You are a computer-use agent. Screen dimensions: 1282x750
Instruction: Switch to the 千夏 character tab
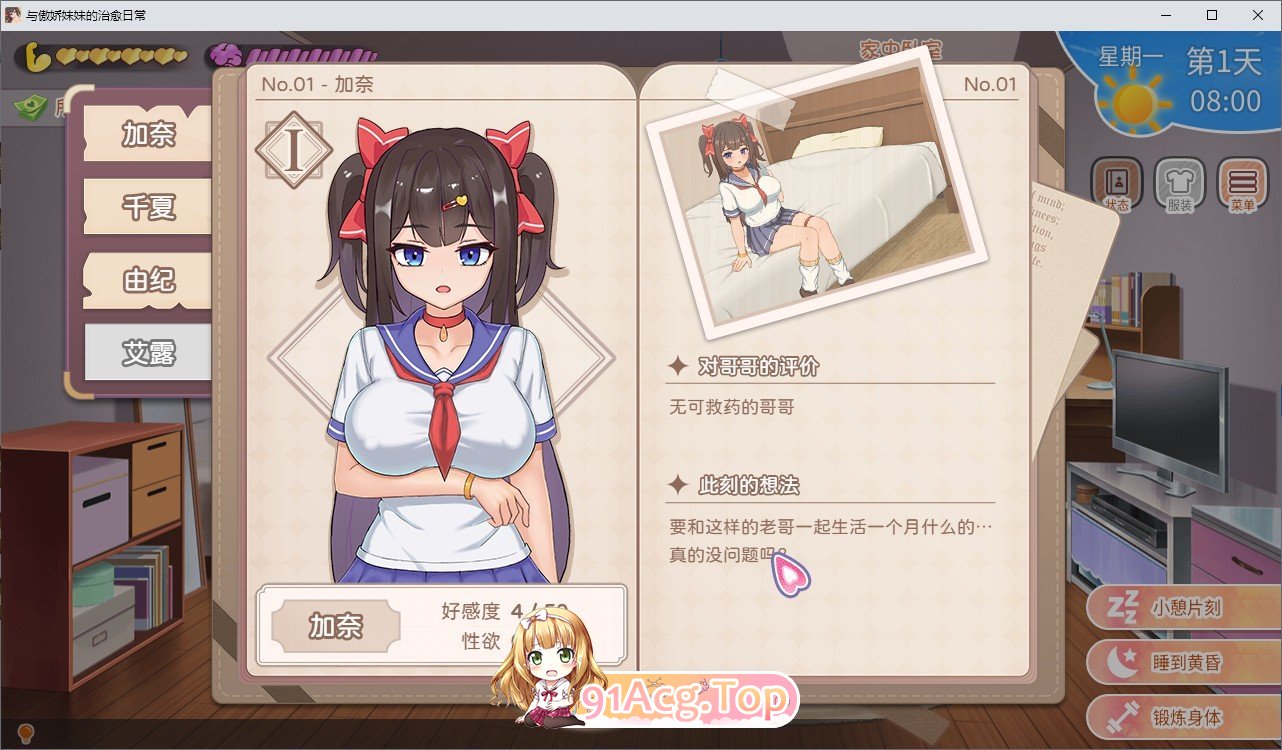tap(148, 207)
